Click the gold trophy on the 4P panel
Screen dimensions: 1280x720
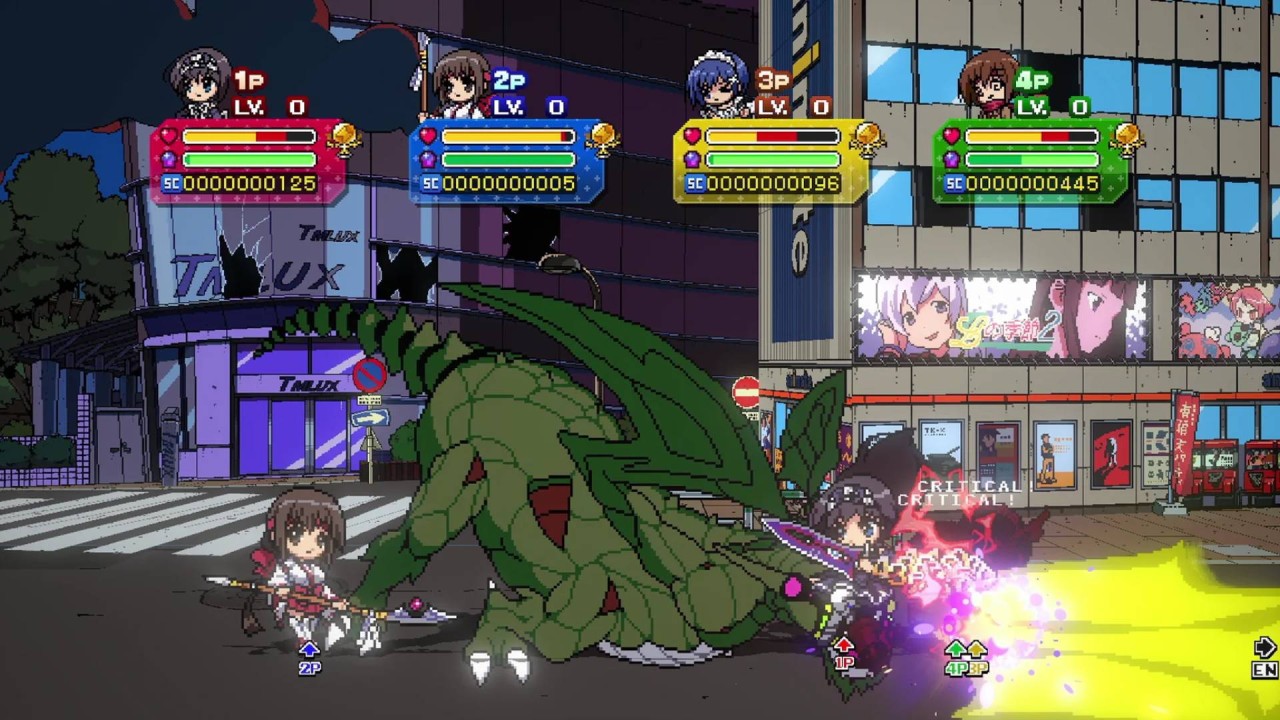coord(1126,139)
